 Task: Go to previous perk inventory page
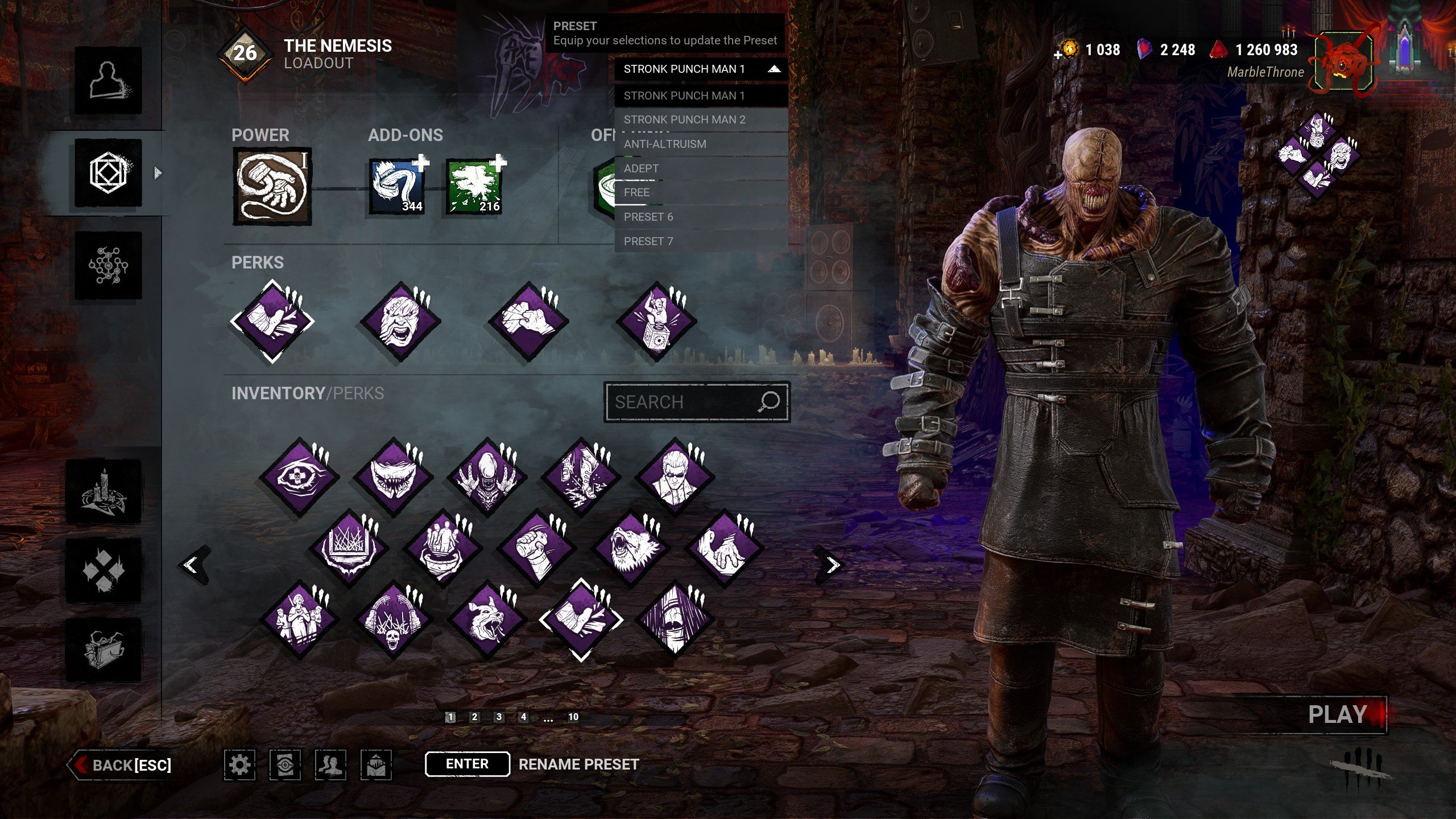click(x=192, y=565)
